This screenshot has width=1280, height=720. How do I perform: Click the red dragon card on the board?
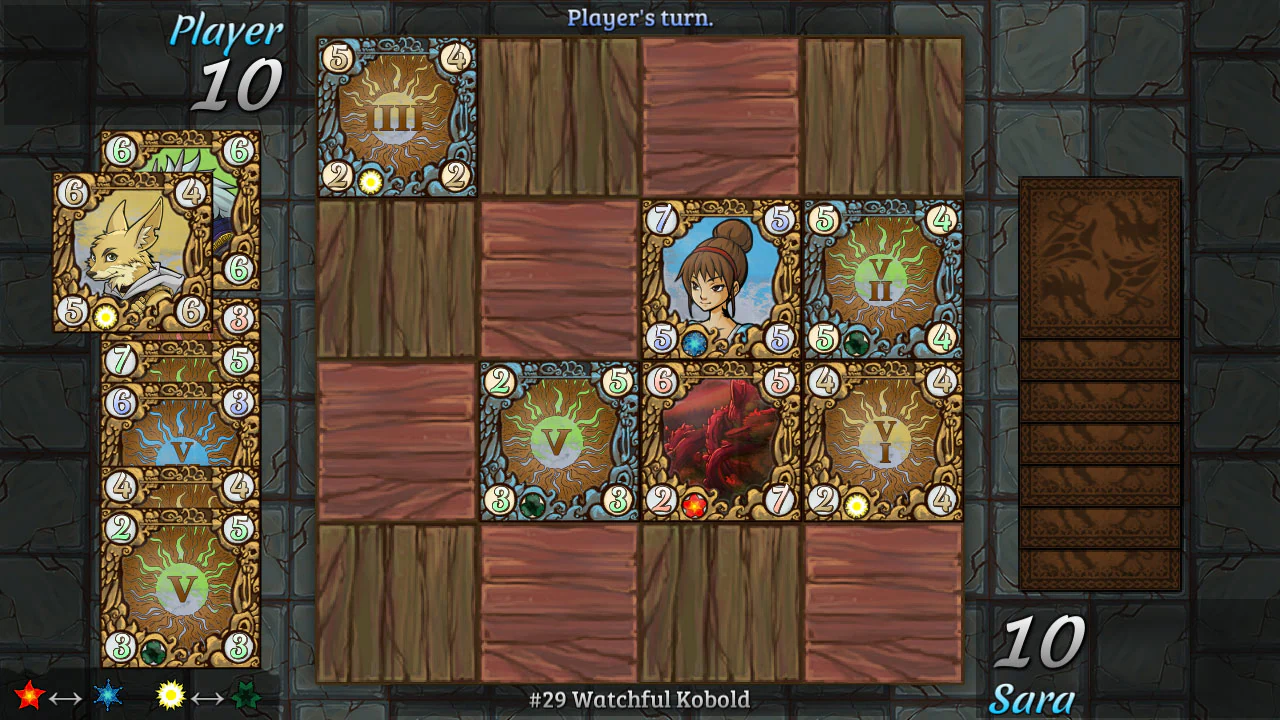tap(720, 440)
